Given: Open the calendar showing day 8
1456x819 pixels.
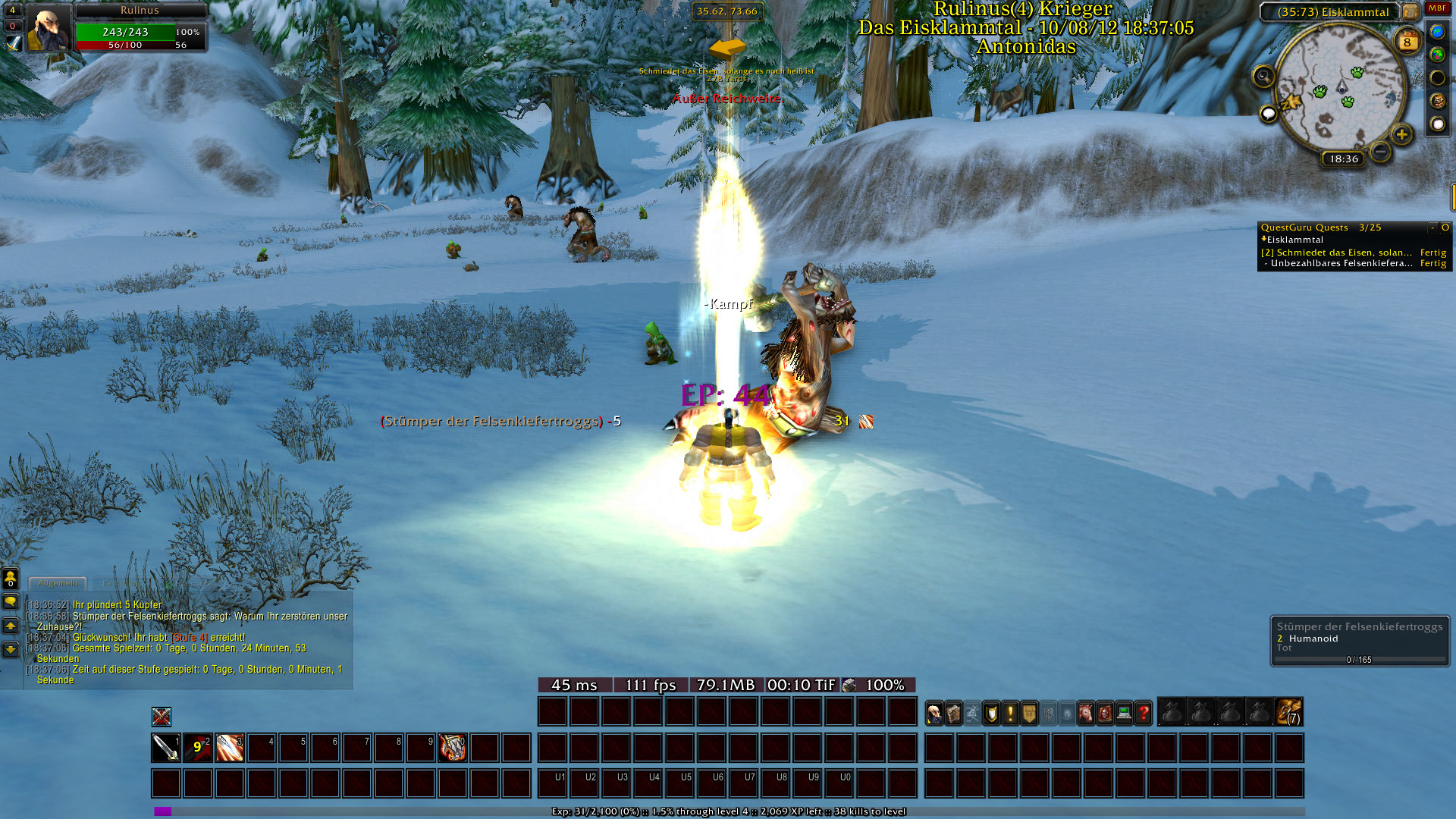Looking at the screenshot, I should coord(1407,42).
